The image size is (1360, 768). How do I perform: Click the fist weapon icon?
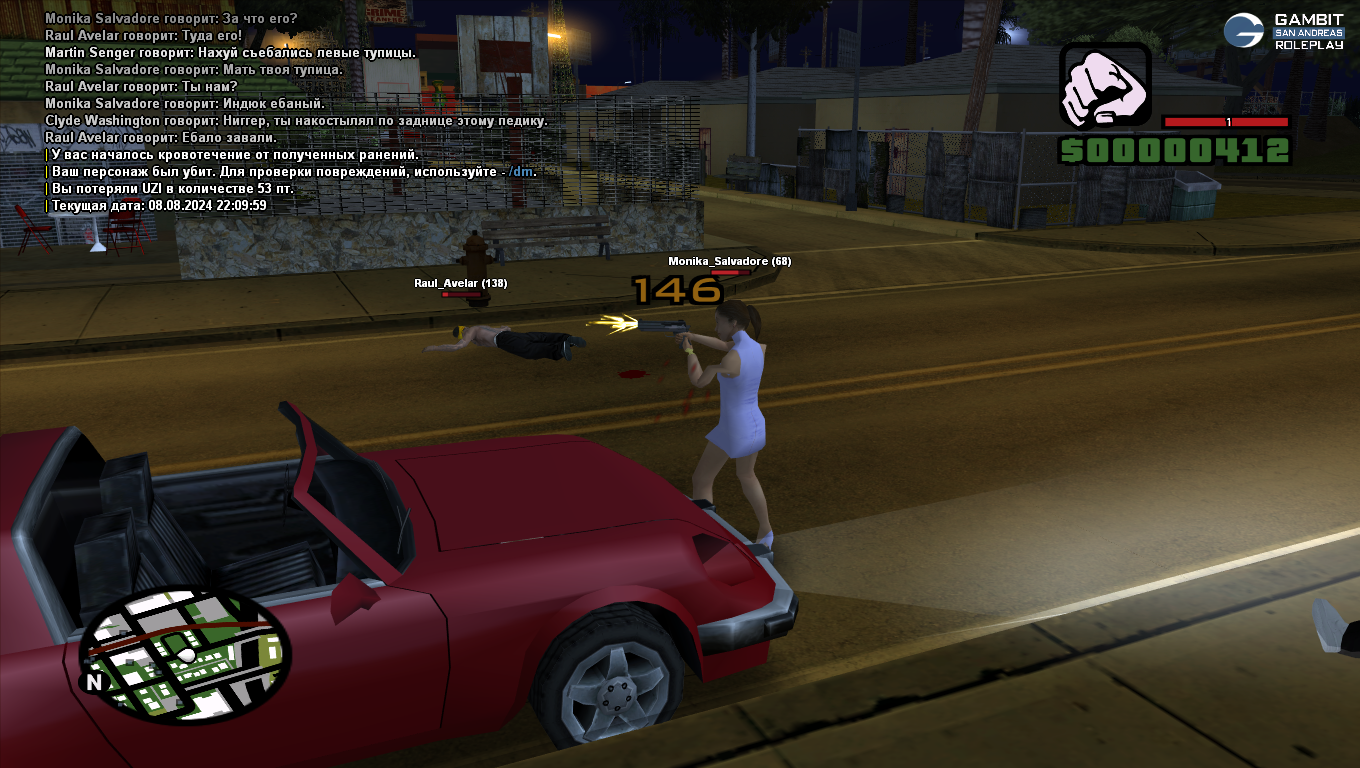[1105, 85]
